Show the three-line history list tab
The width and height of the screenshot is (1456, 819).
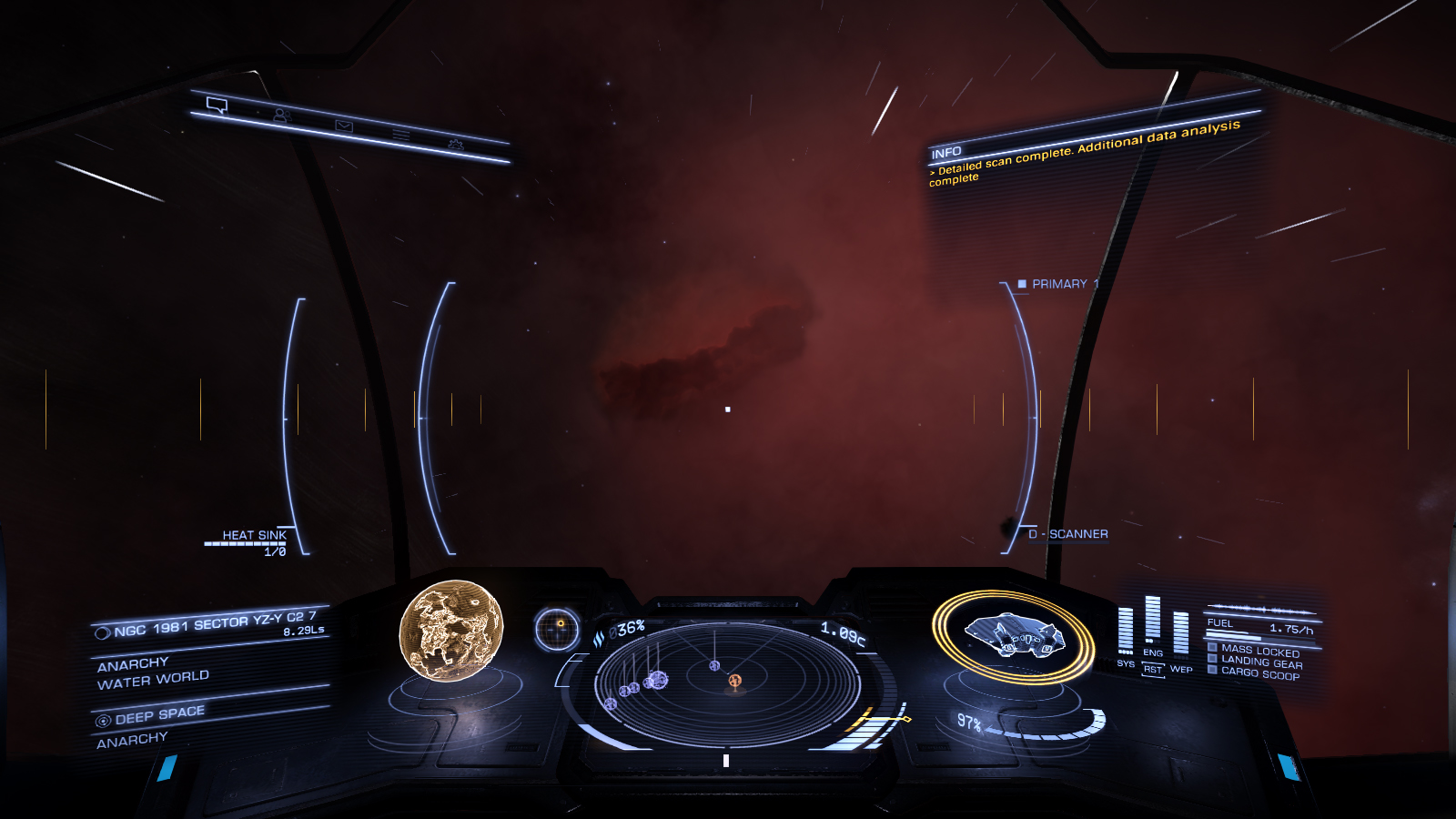401,135
